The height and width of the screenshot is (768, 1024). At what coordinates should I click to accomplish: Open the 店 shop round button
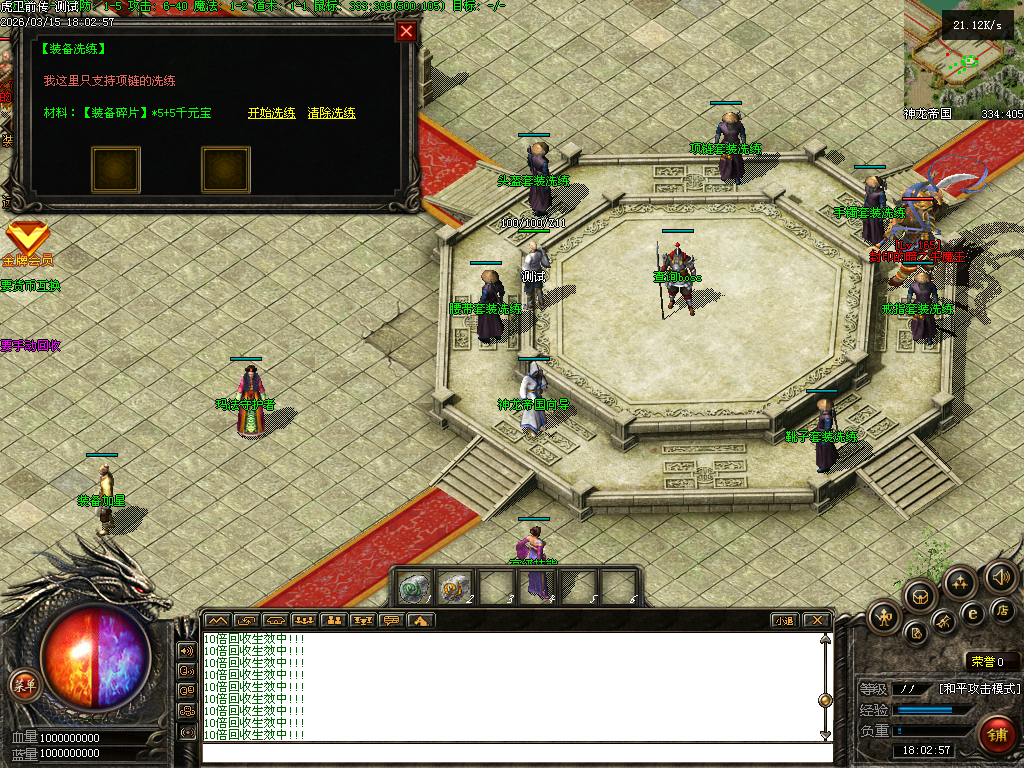coord(1001,609)
